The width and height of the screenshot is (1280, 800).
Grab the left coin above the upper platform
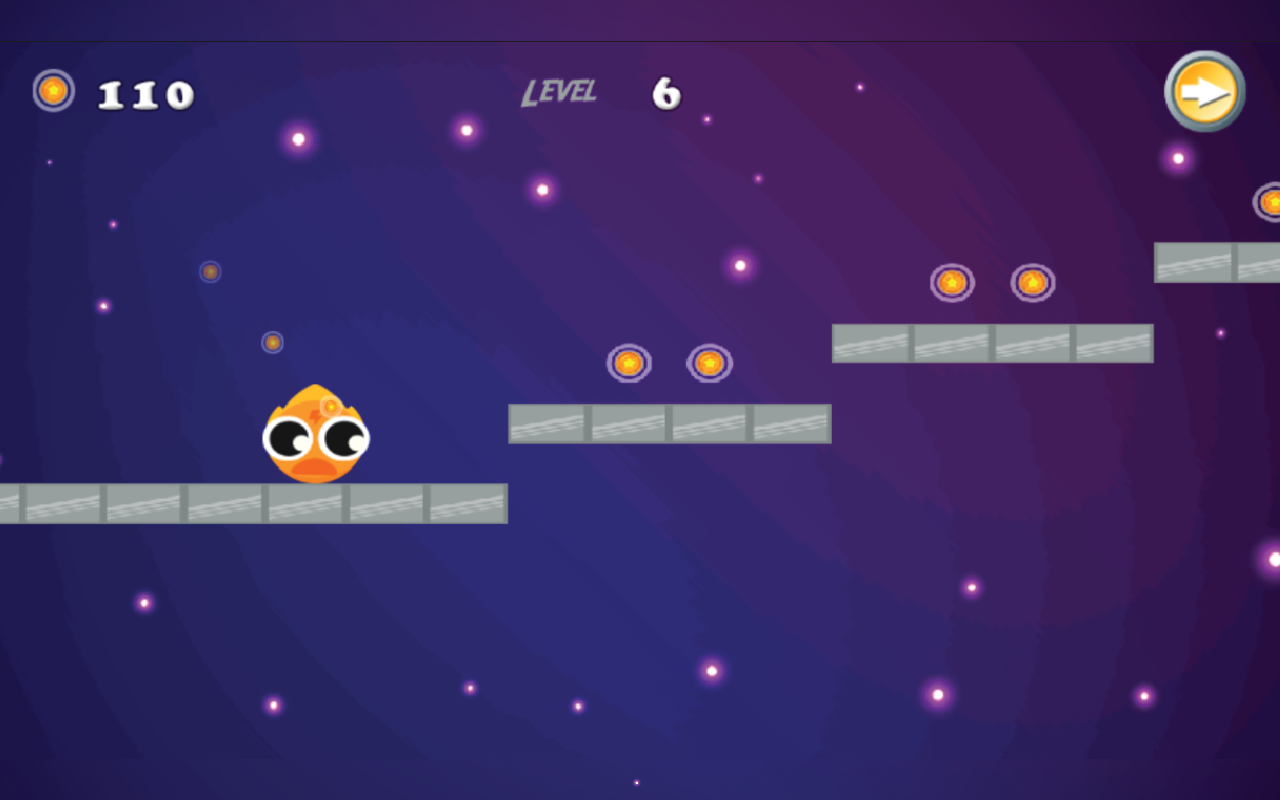click(950, 283)
